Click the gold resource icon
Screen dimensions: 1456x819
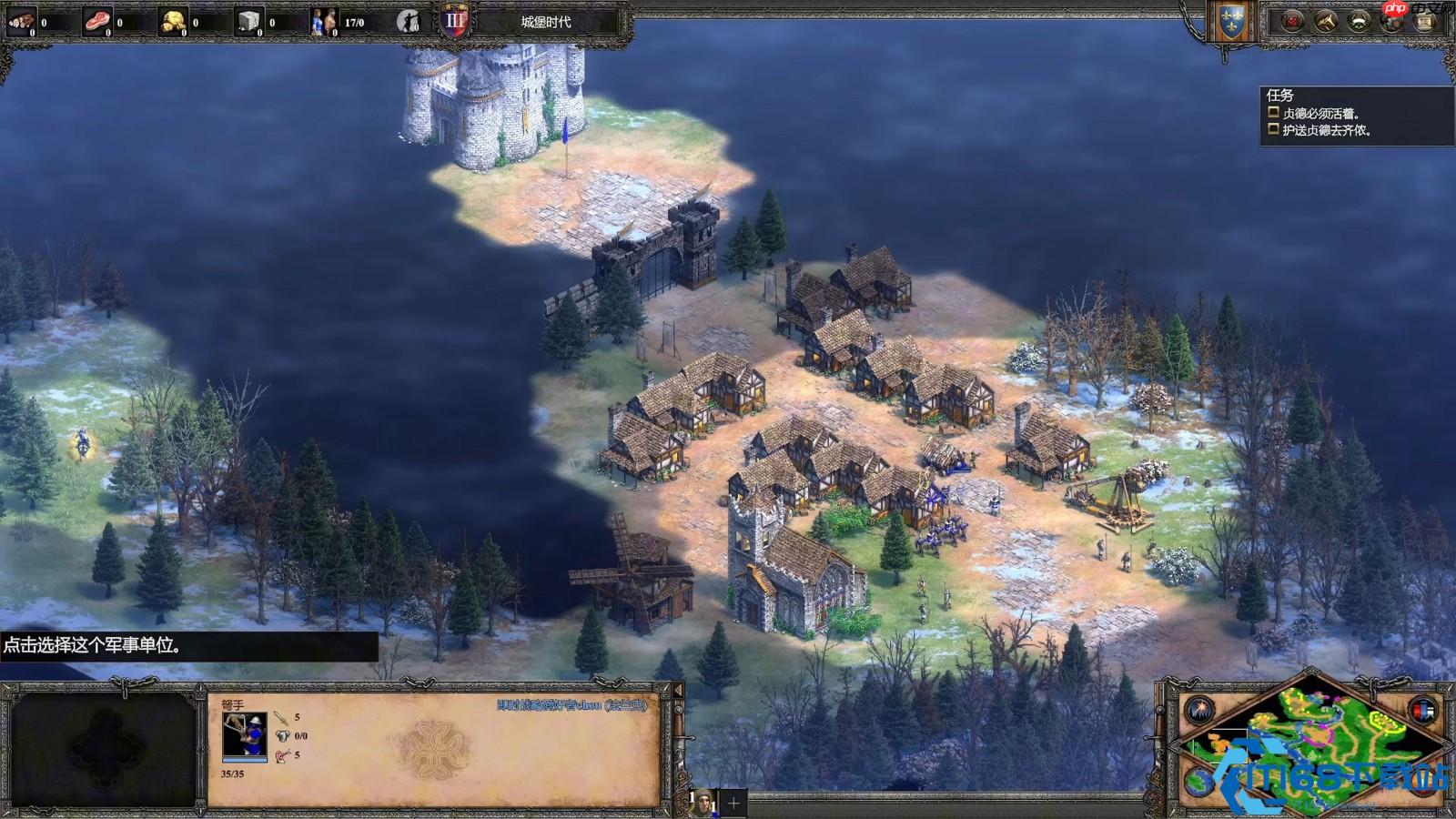pyautogui.click(x=173, y=21)
